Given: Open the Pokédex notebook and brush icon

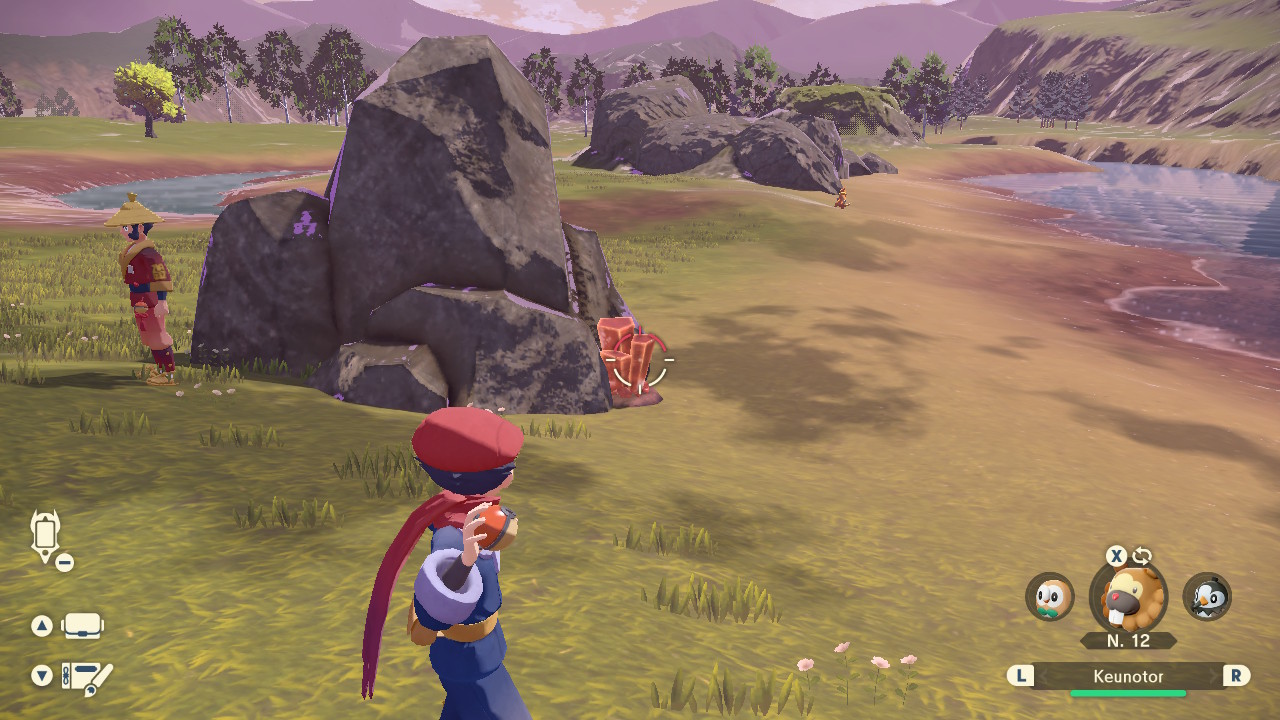Looking at the screenshot, I should (x=86, y=678).
